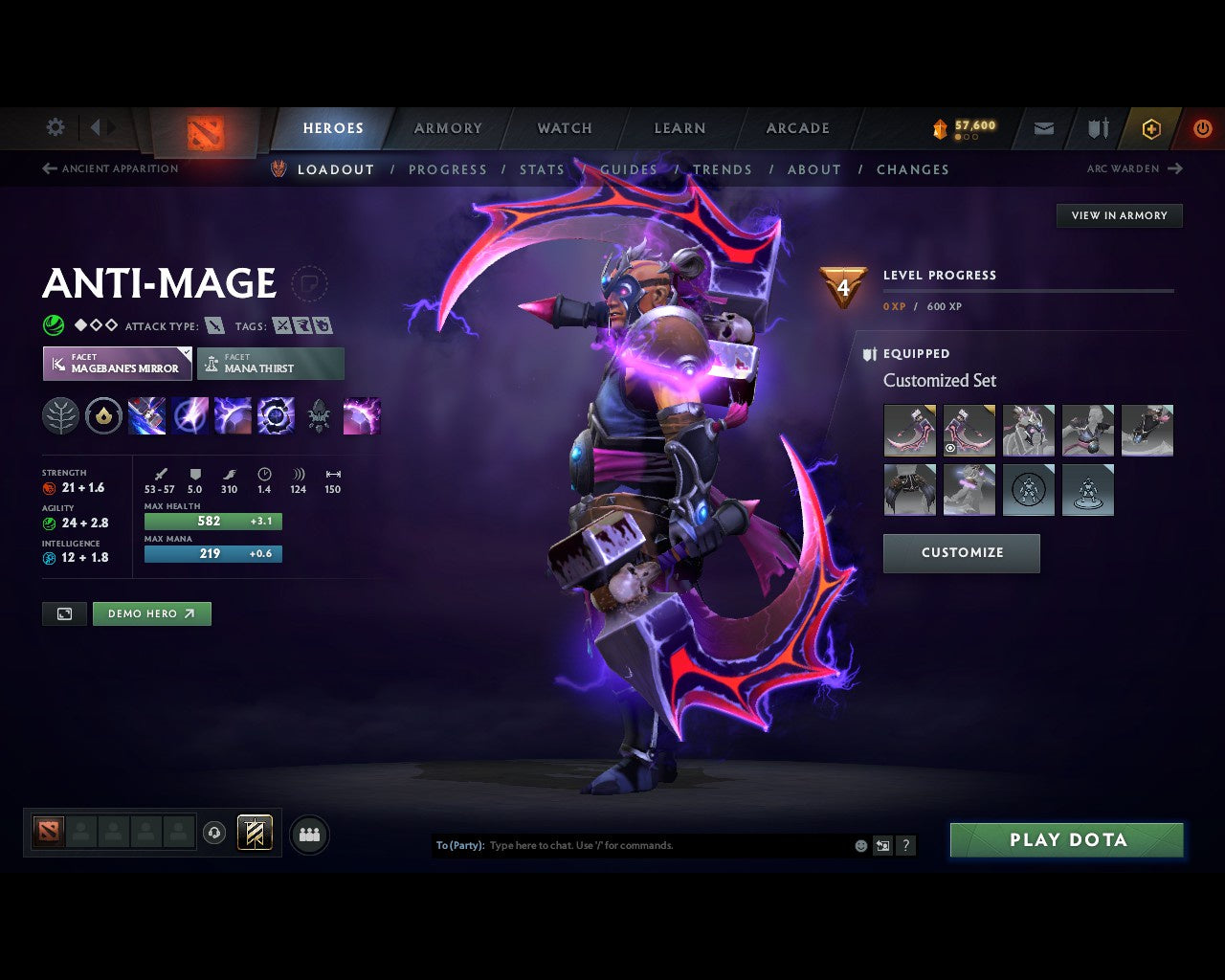Viewport: 1225px width, 980px height.
Task: Click the armory shield-and-sword icon top right
Action: point(1097,128)
